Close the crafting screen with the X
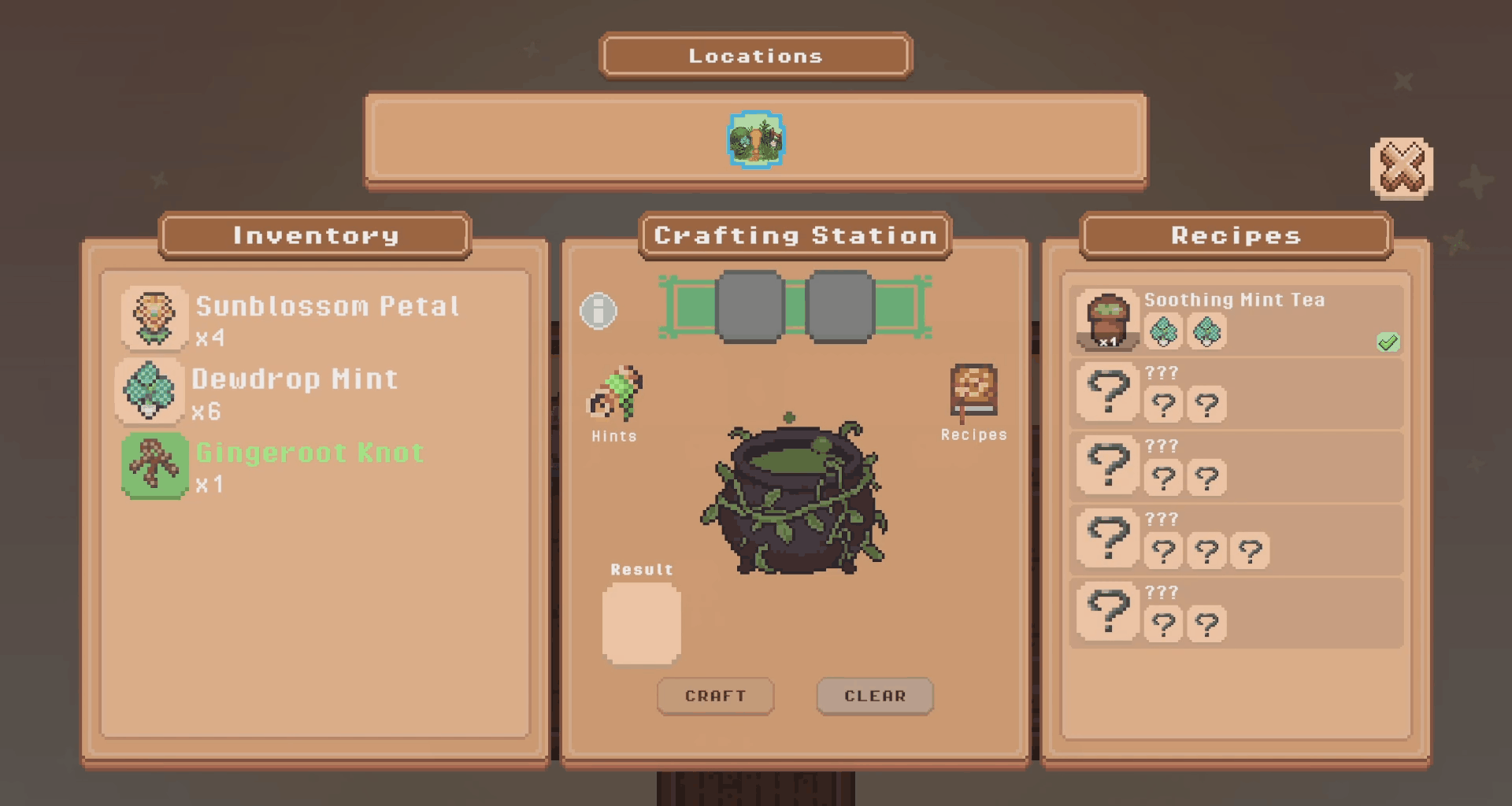This screenshot has width=1512, height=806. (1402, 168)
